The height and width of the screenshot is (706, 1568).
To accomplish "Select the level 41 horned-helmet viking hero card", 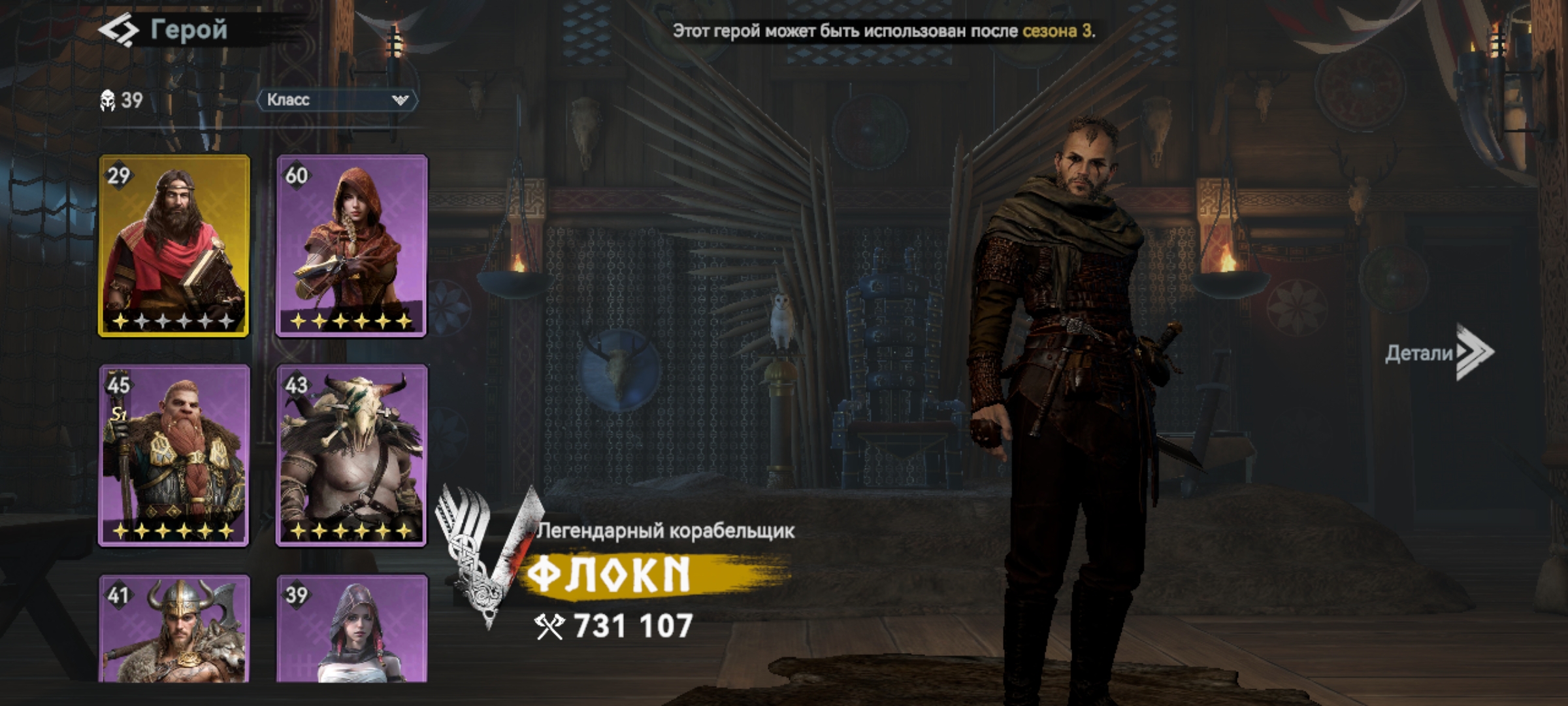I will (174, 629).
